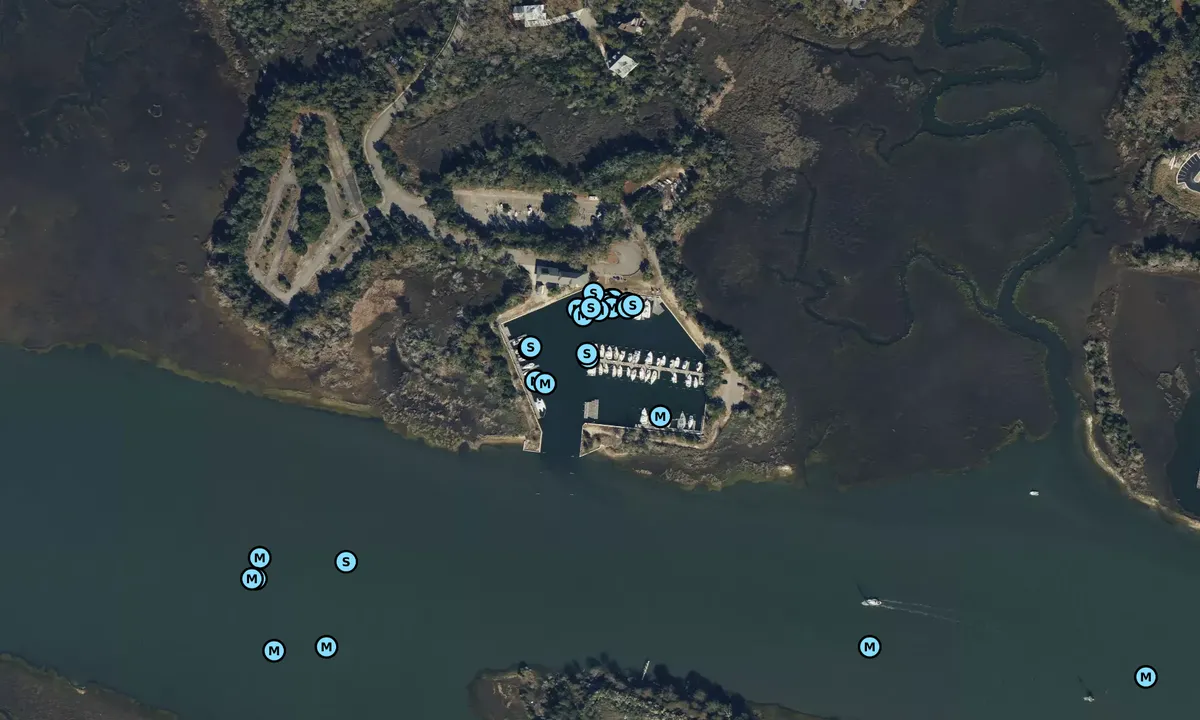Select the S marker at the central pier's end

587,353
